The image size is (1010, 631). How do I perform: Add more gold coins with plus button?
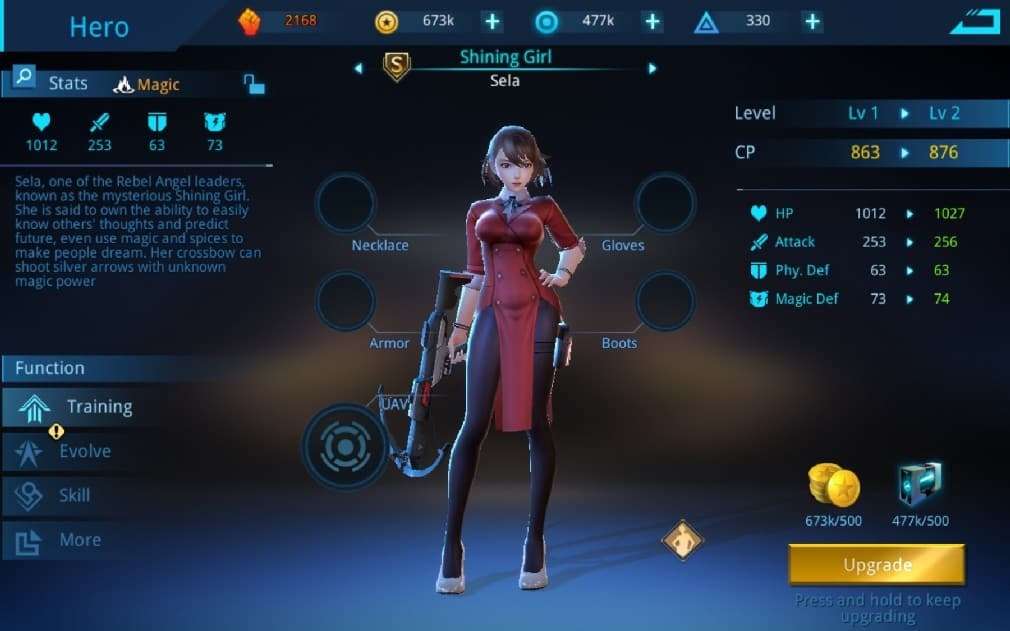pyautogui.click(x=492, y=21)
